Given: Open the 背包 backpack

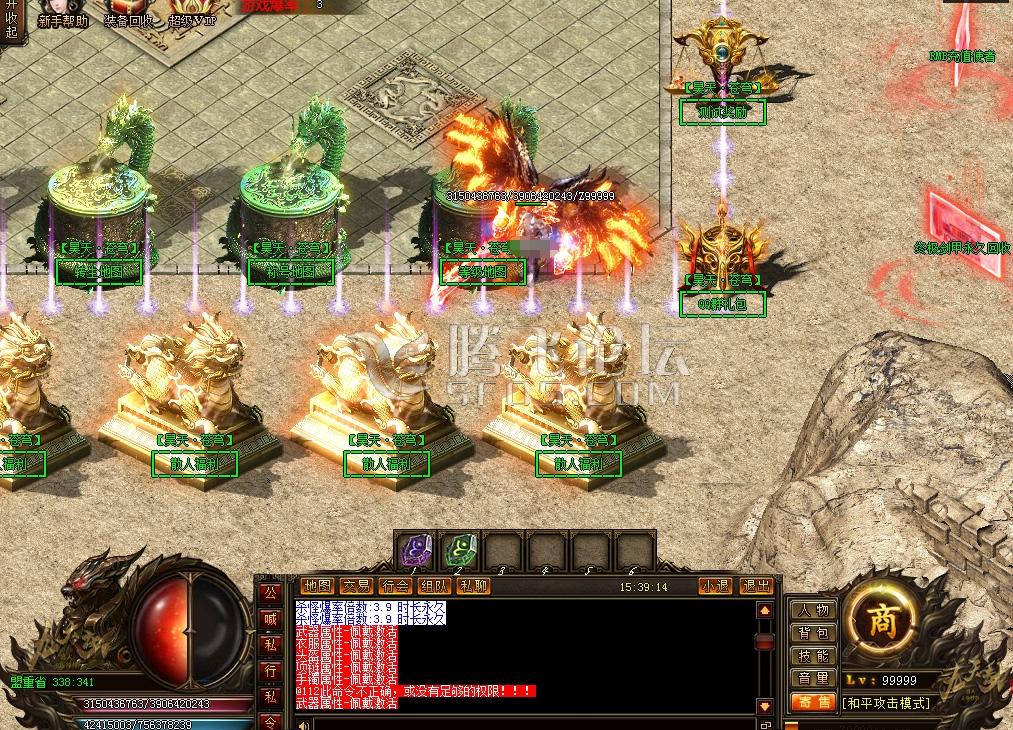Looking at the screenshot, I should click(813, 633).
